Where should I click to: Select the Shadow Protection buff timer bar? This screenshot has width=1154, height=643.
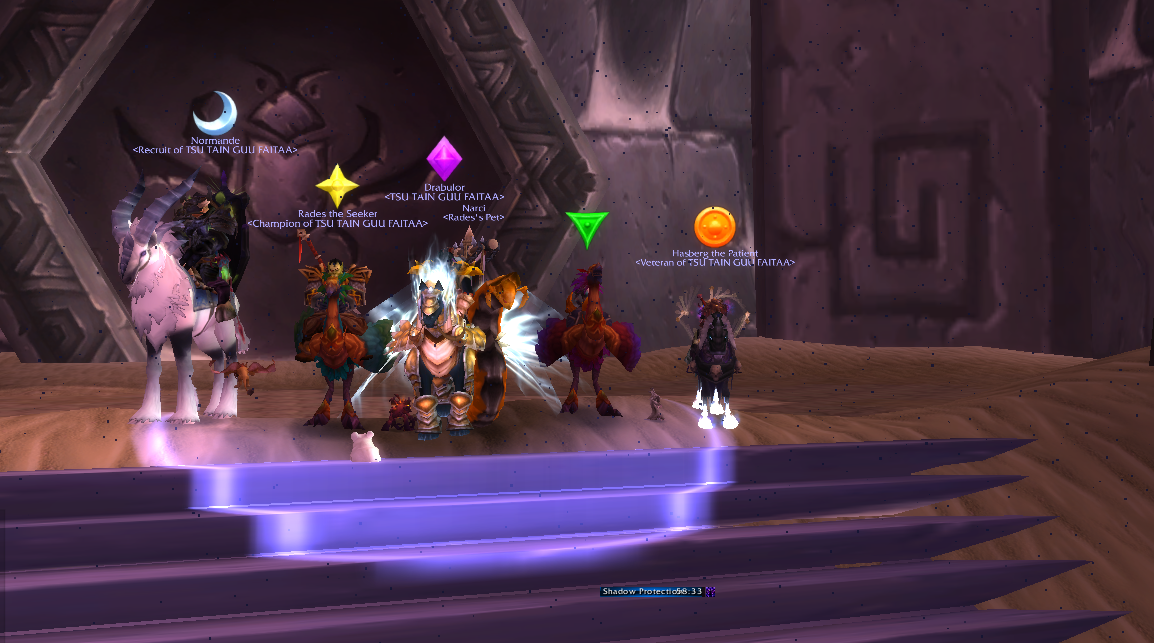click(651, 592)
